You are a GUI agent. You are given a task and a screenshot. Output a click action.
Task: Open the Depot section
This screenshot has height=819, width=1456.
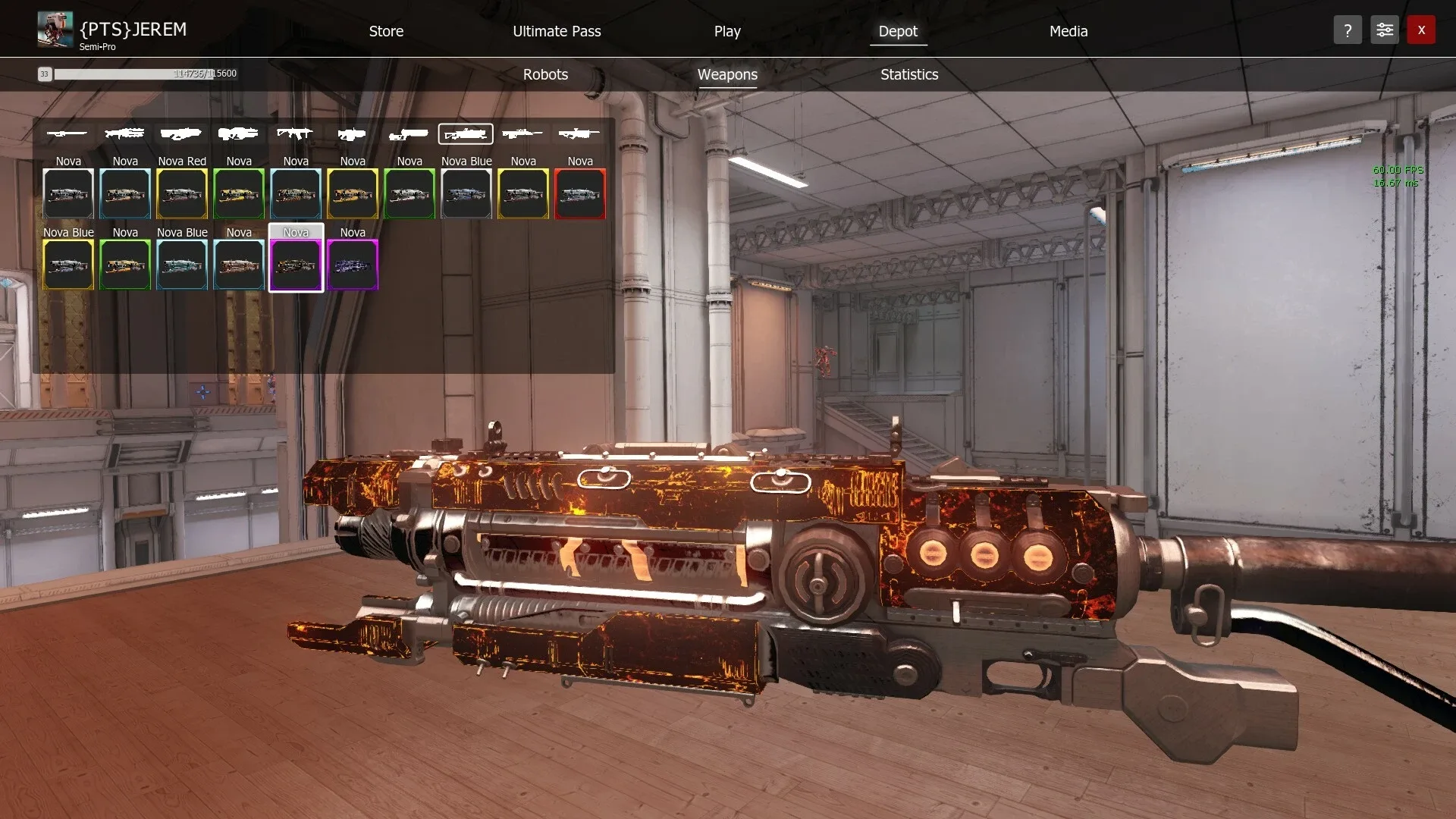coord(898,31)
